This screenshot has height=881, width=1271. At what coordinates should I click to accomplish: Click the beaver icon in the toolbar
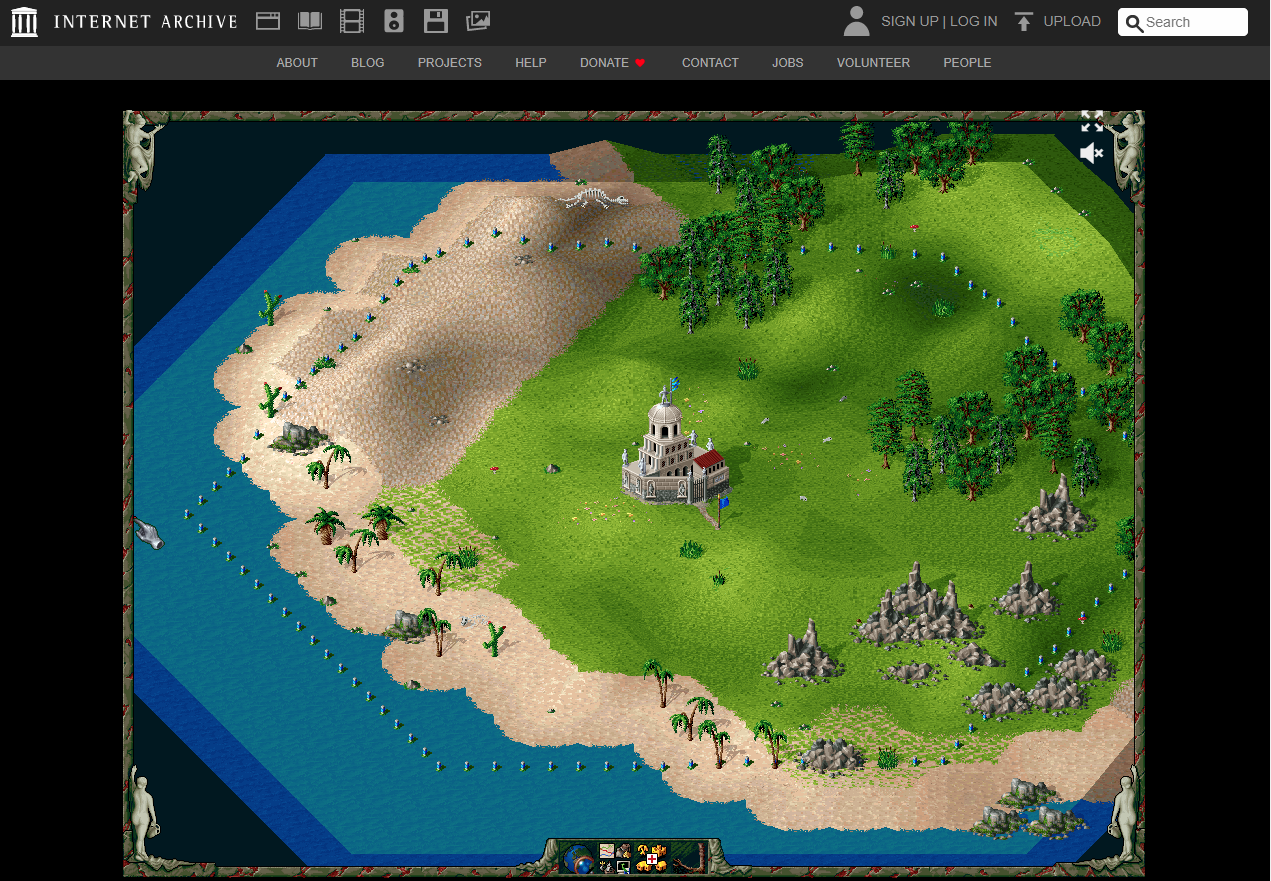tap(624, 851)
